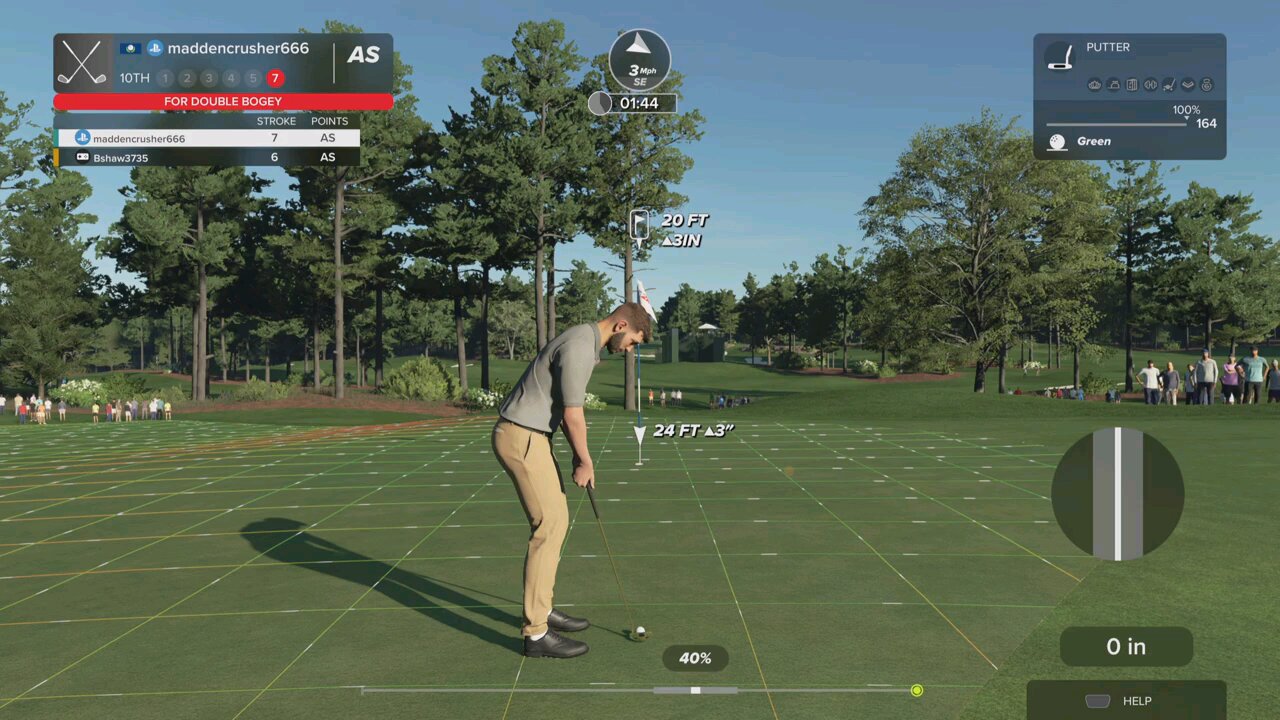1280x720 pixels.
Task: Select the Bshaw3735 scoreboard row
Action: pyautogui.click(x=208, y=157)
